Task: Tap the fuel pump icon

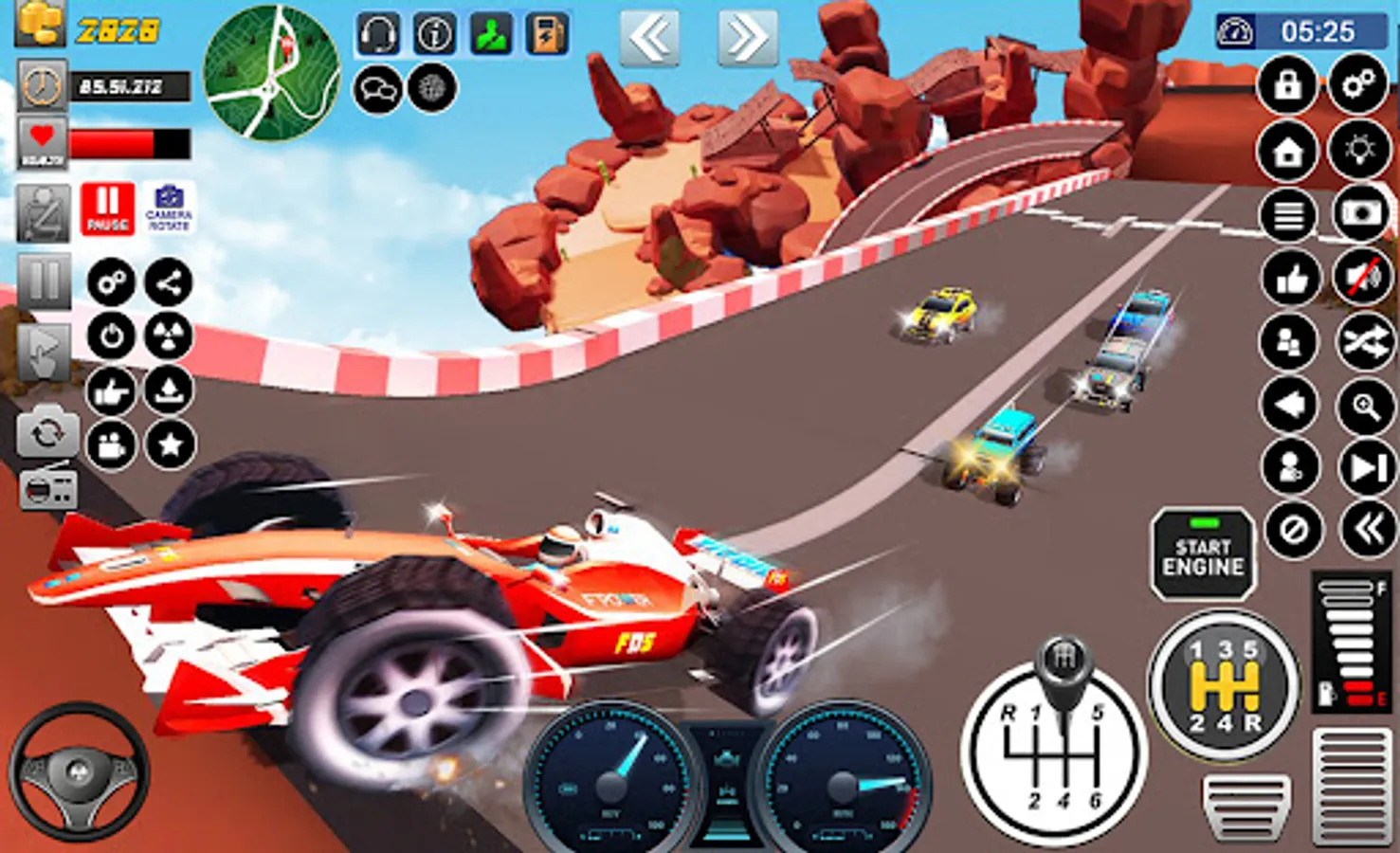Action: pyautogui.click(x=547, y=35)
